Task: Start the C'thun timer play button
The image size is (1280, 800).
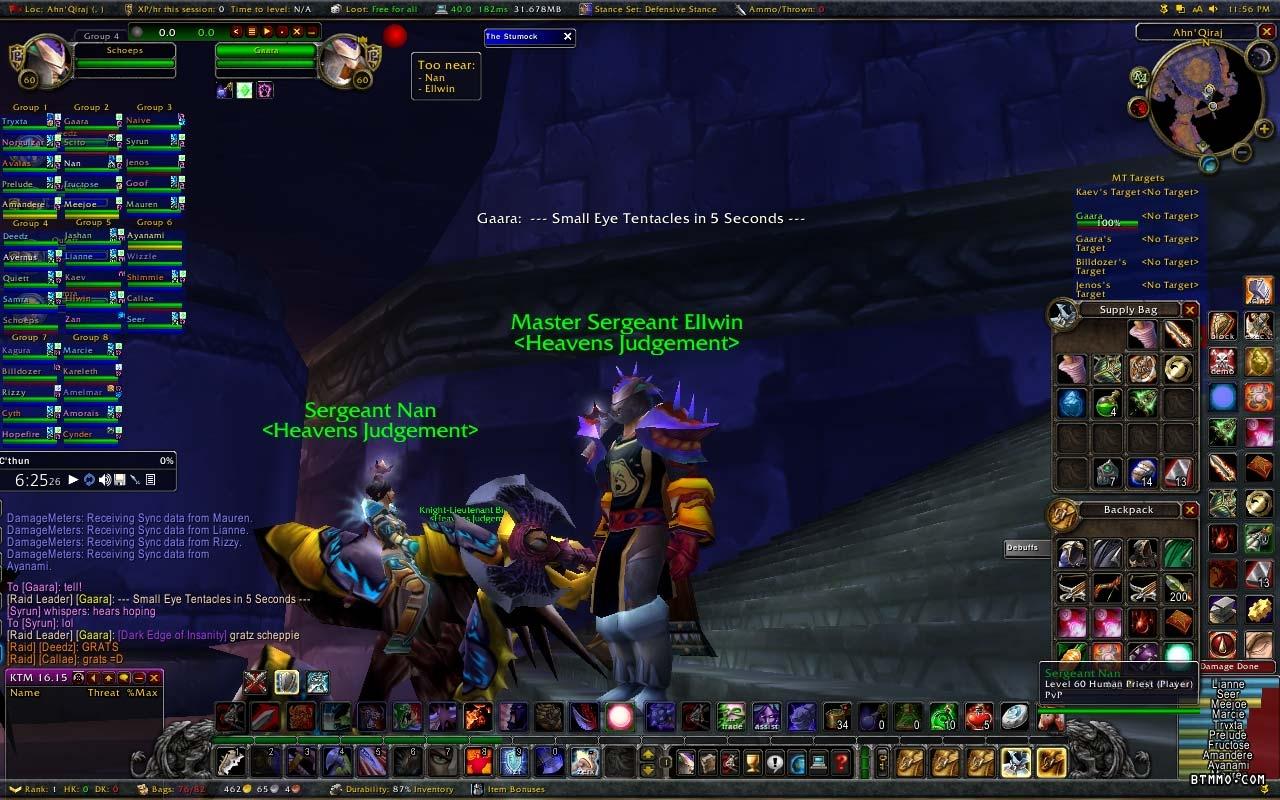Action: pyautogui.click(x=73, y=480)
